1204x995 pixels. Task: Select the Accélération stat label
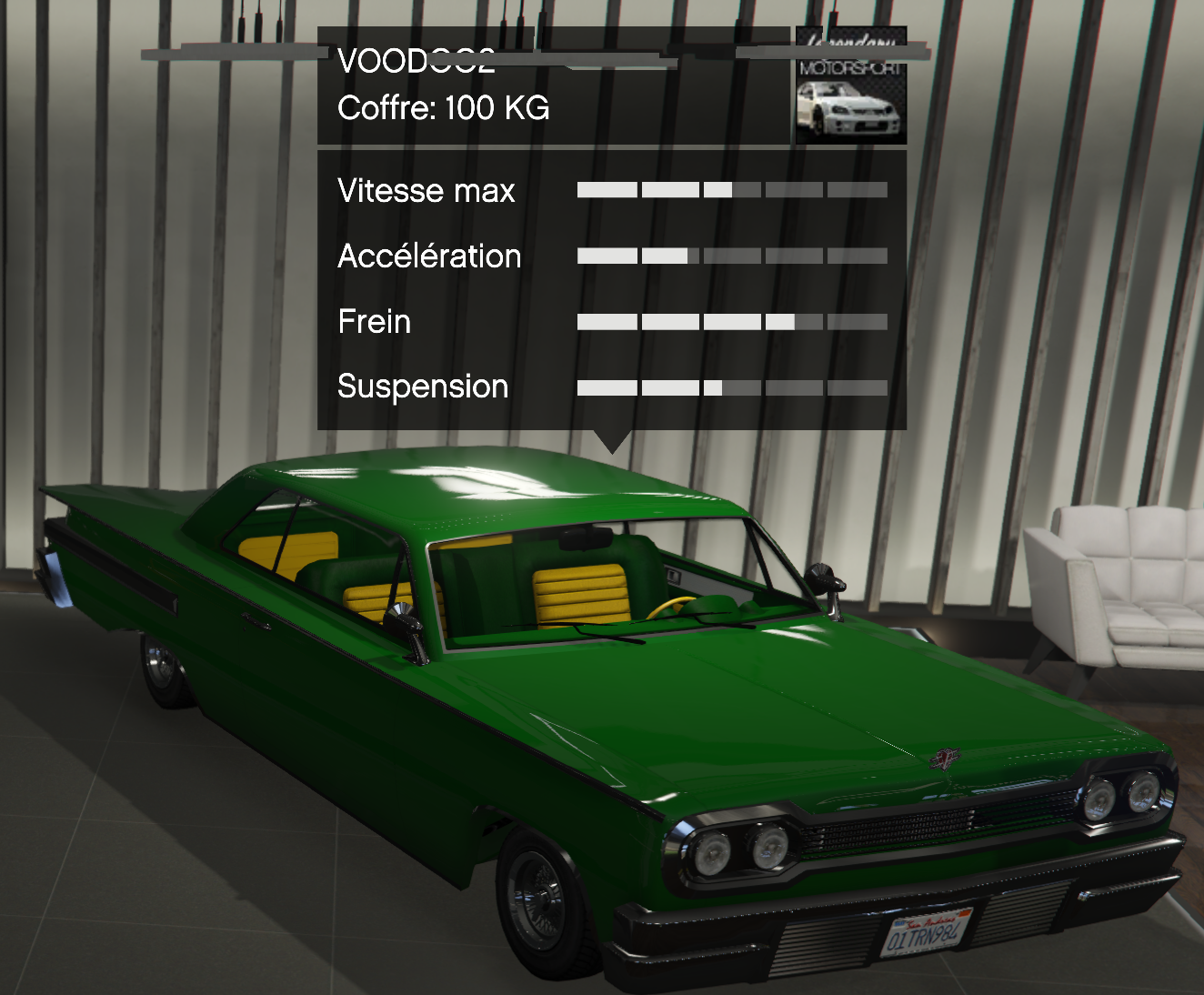pyautogui.click(x=429, y=256)
